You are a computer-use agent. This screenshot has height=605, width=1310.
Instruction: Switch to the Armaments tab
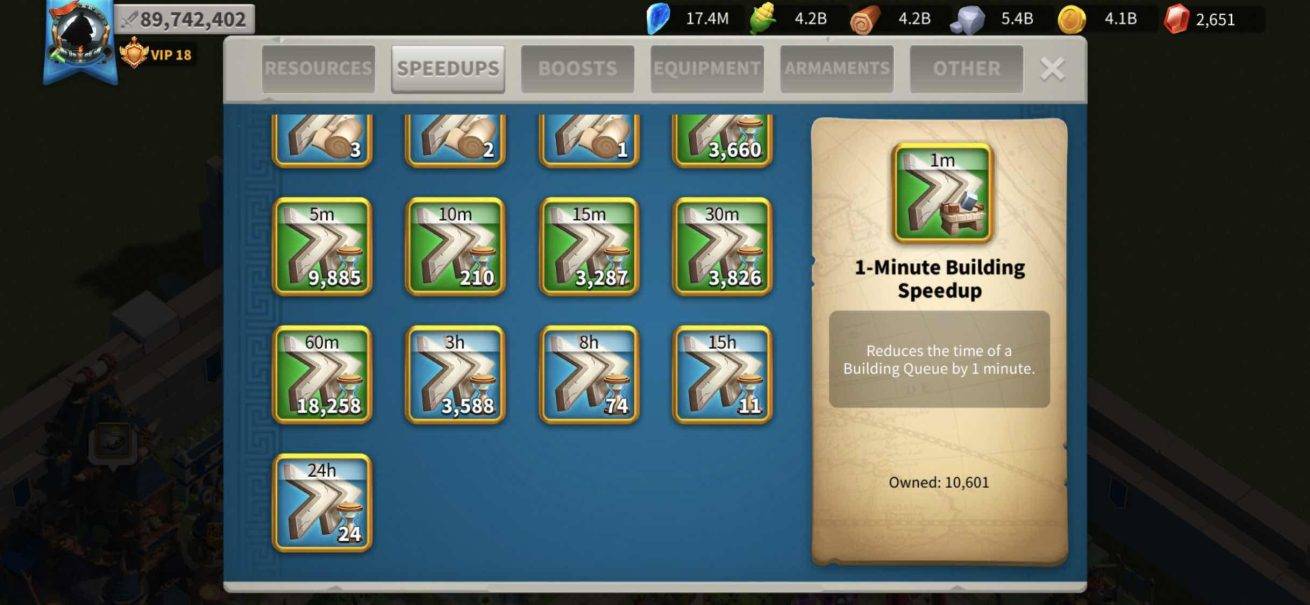coord(837,69)
